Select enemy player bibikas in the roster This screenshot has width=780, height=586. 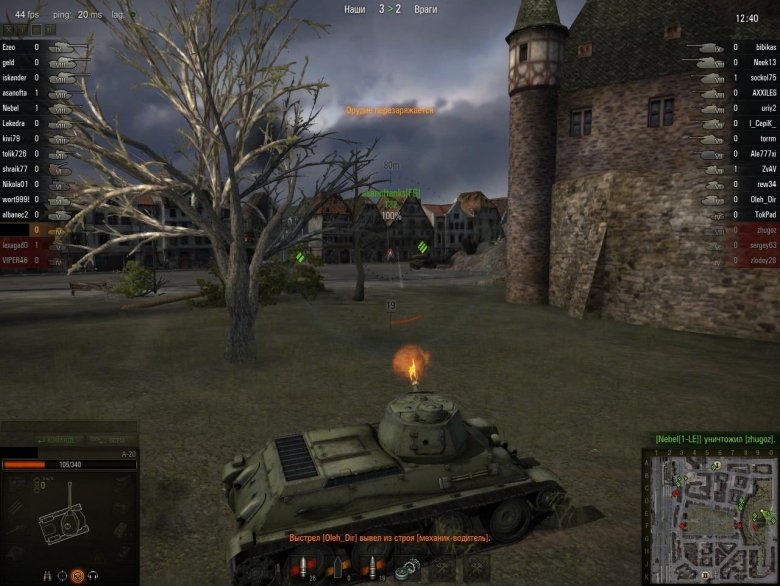764,47
